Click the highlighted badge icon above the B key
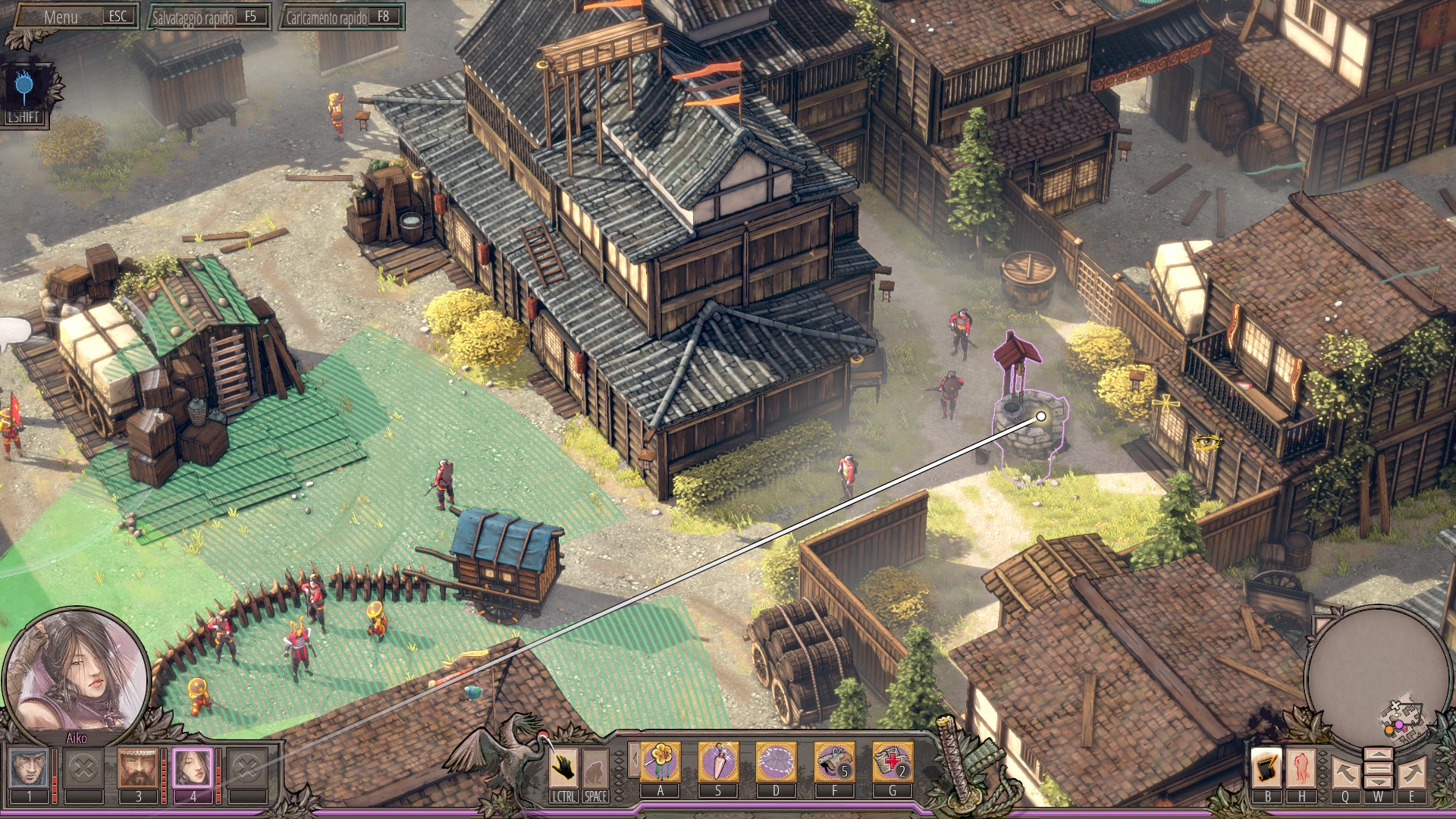Image resolution: width=1456 pixels, height=819 pixels. point(1266,767)
